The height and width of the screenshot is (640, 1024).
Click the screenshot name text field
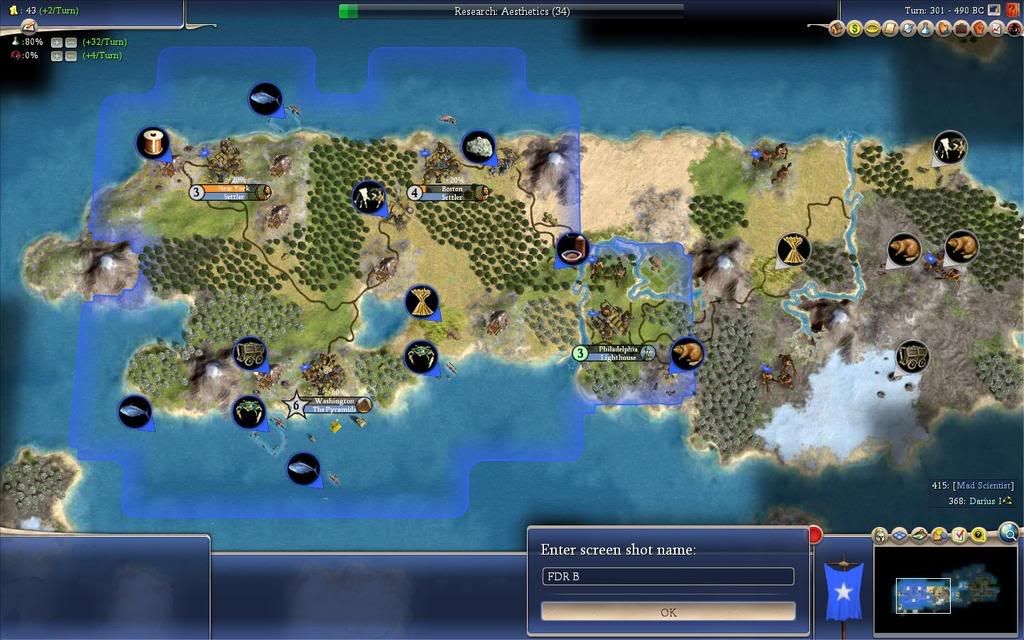[x=668, y=577]
